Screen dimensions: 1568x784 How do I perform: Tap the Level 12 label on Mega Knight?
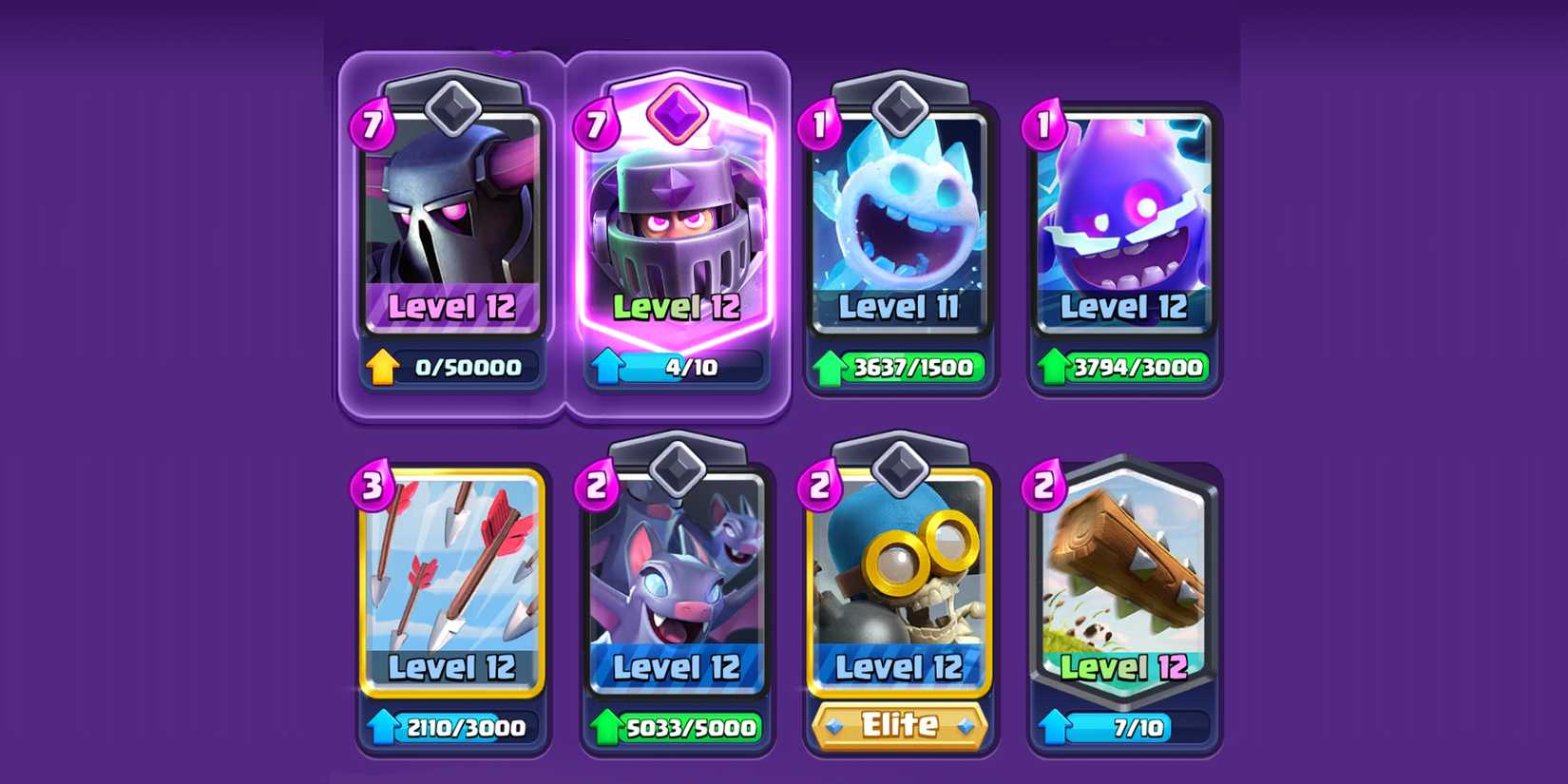point(678,307)
